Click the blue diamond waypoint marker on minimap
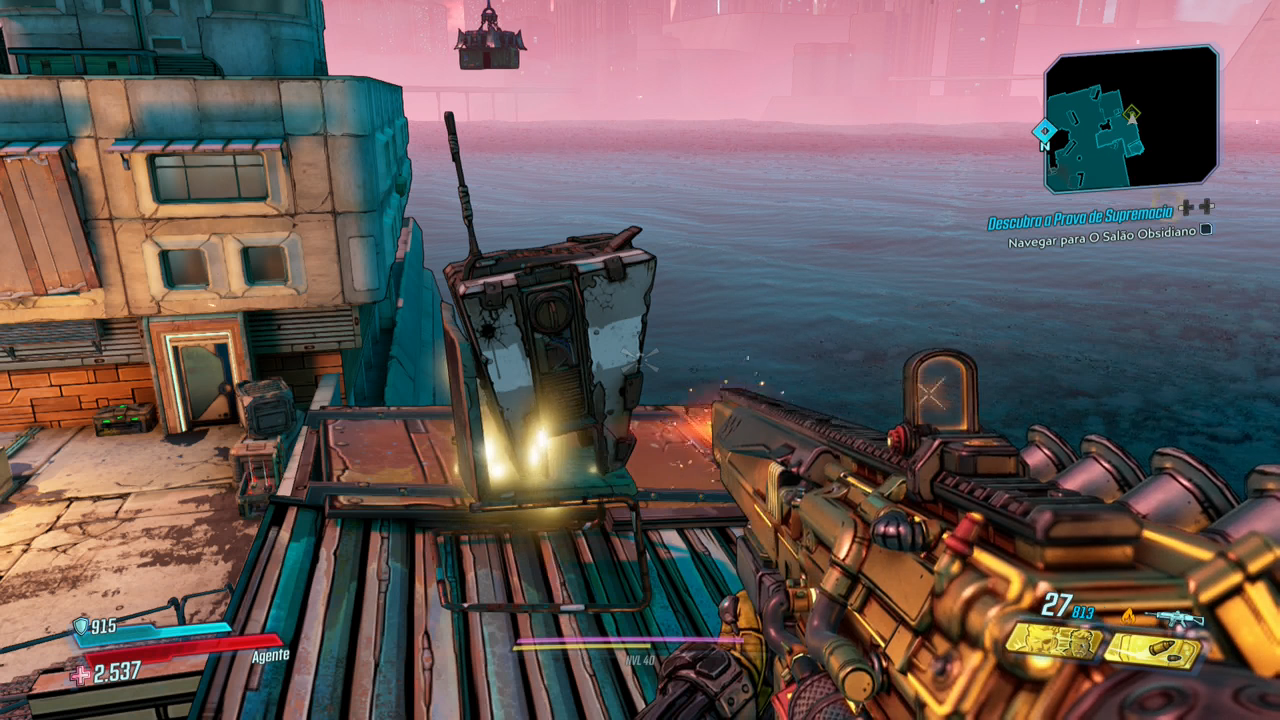1280x720 pixels. pos(1044,130)
